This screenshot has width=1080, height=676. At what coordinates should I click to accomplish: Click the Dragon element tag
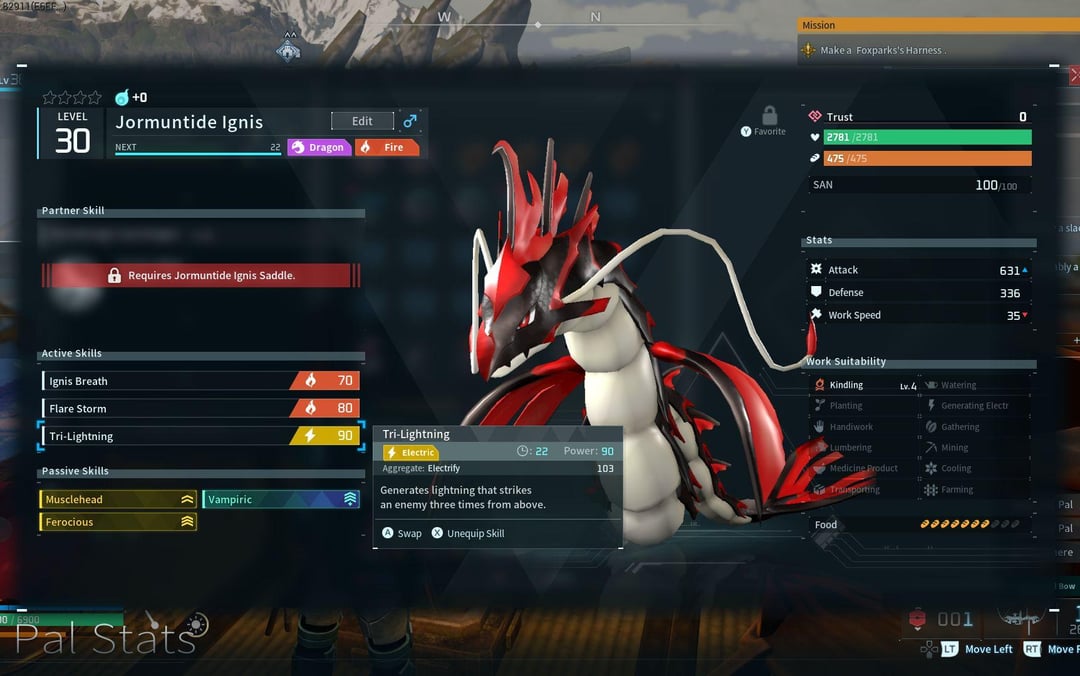pos(319,147)
